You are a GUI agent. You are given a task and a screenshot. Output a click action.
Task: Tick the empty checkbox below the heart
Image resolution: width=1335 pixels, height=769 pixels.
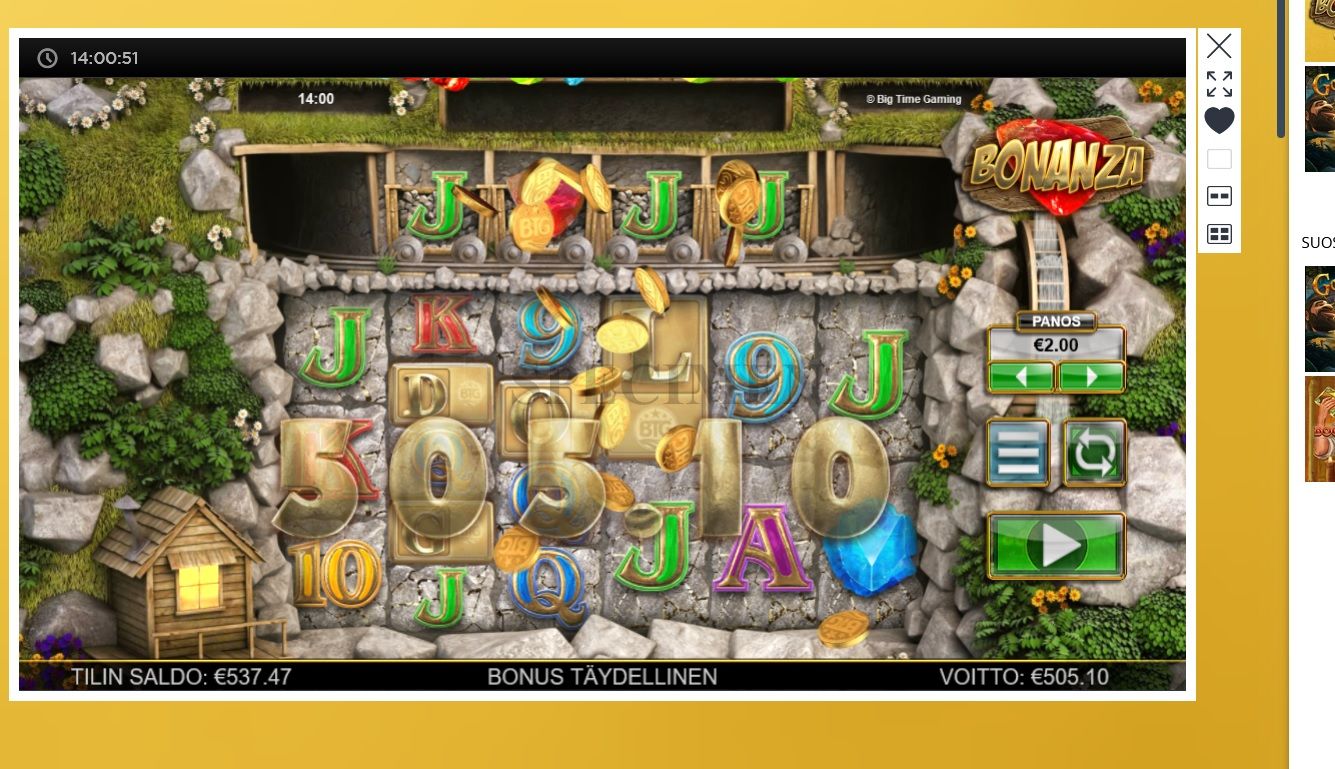click(1218, 158)
